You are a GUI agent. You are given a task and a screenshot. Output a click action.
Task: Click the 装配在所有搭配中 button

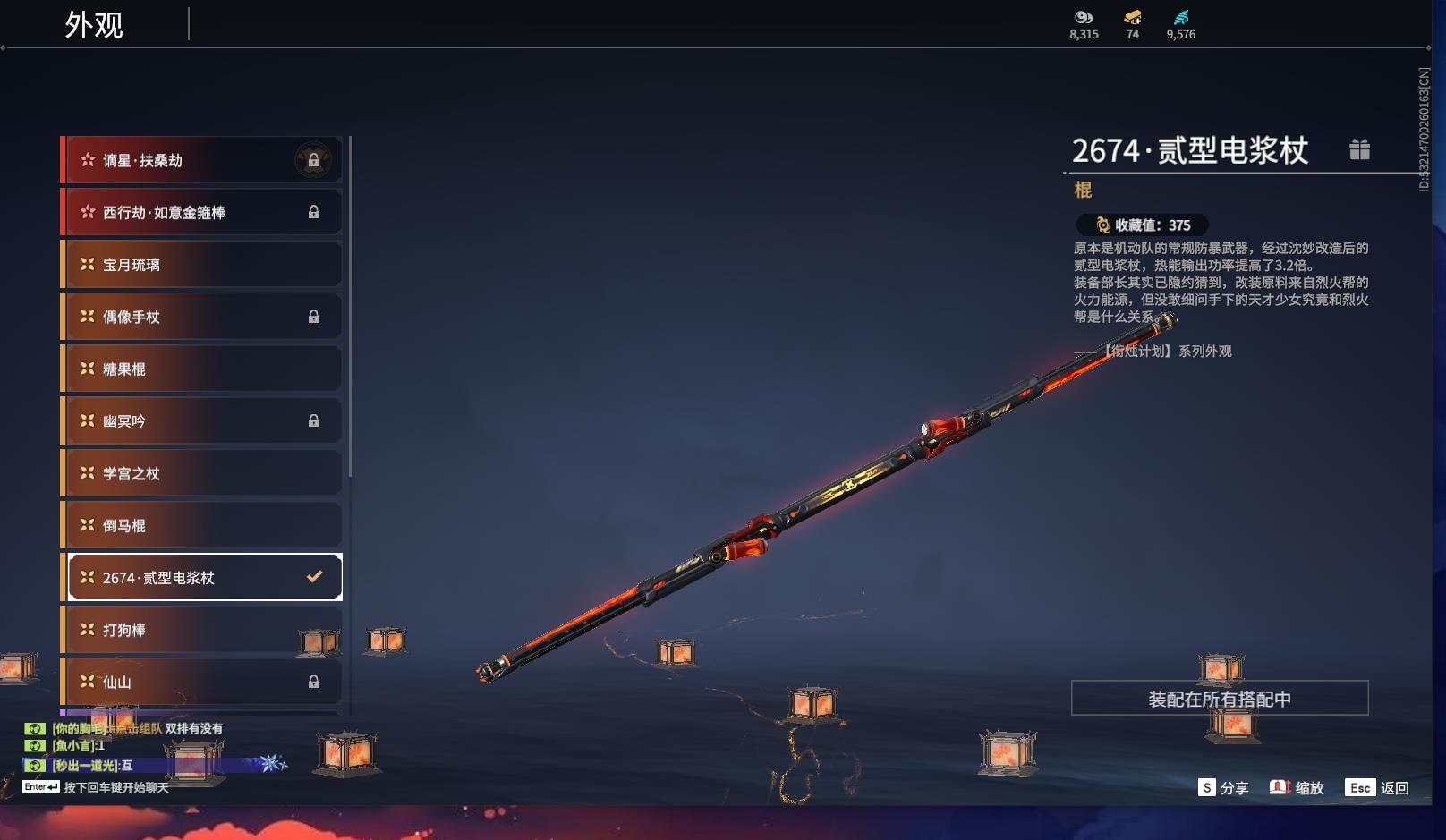pos(1219,699)
